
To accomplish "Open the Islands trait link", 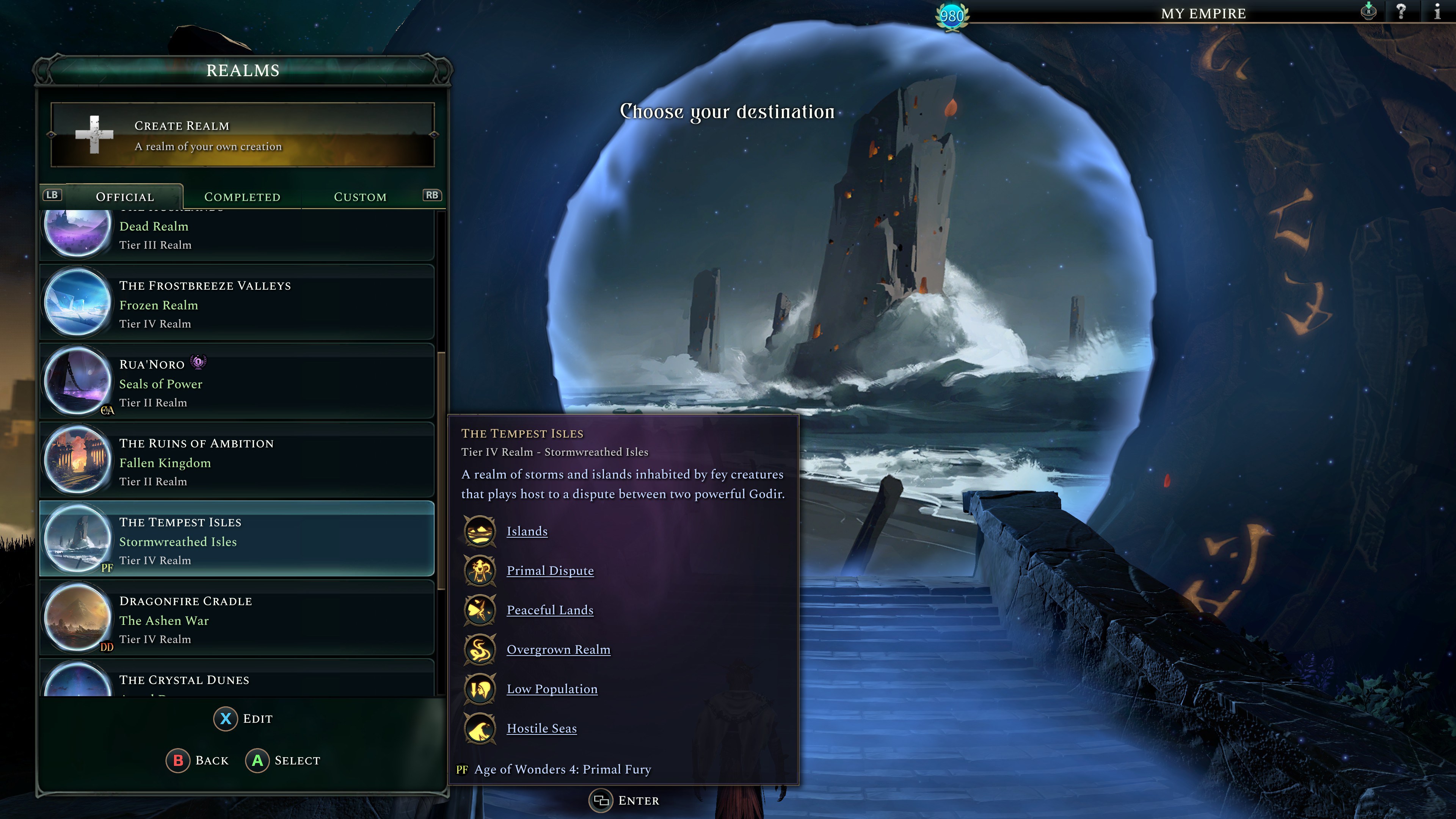I will (527, 531).
